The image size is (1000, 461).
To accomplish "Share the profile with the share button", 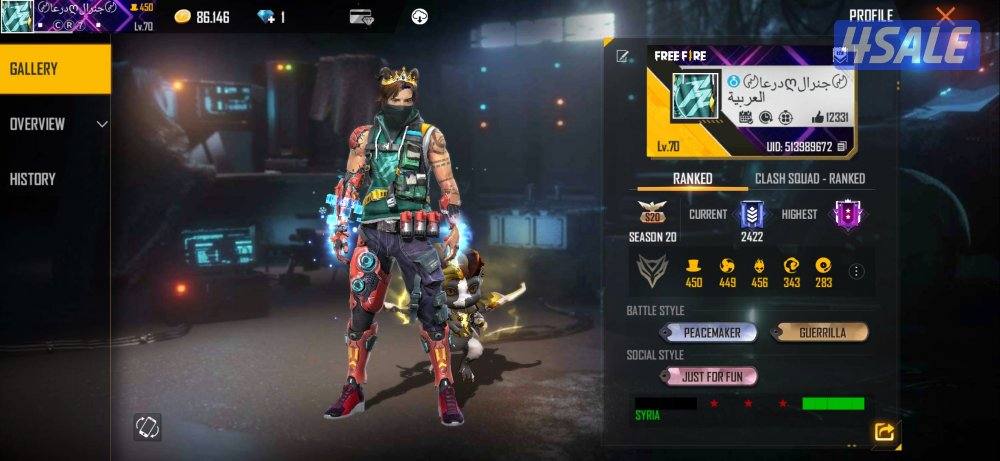I will point(884,432).
